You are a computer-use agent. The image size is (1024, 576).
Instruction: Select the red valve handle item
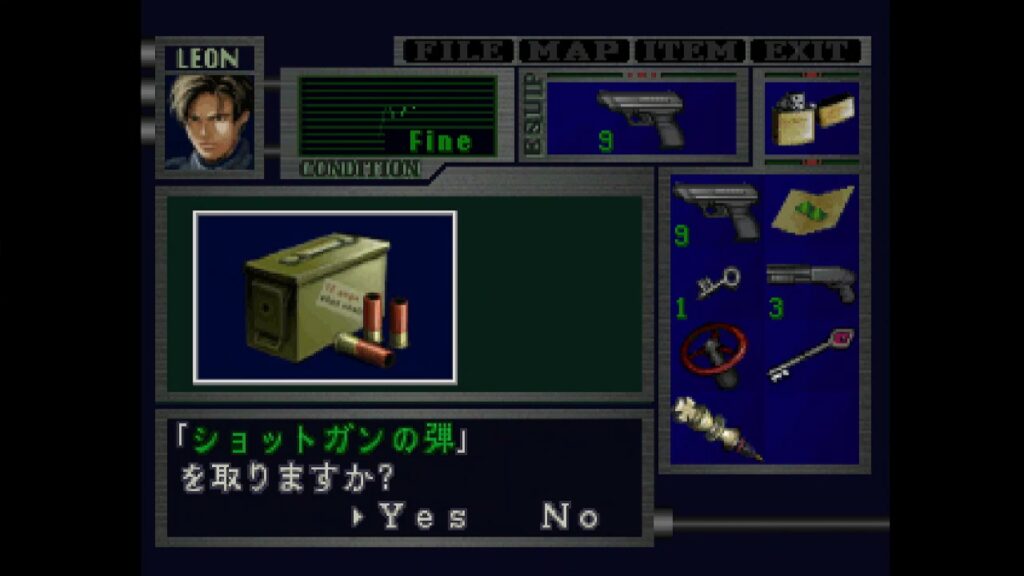tap(716, 357)
